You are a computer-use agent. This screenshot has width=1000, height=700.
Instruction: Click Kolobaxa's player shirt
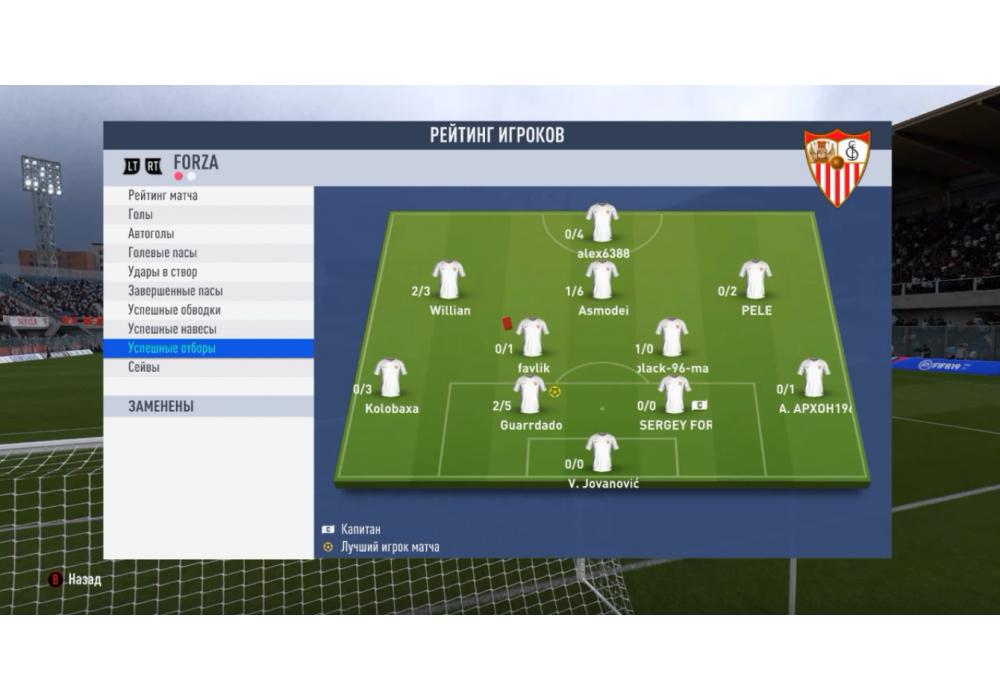pos(390,378)
